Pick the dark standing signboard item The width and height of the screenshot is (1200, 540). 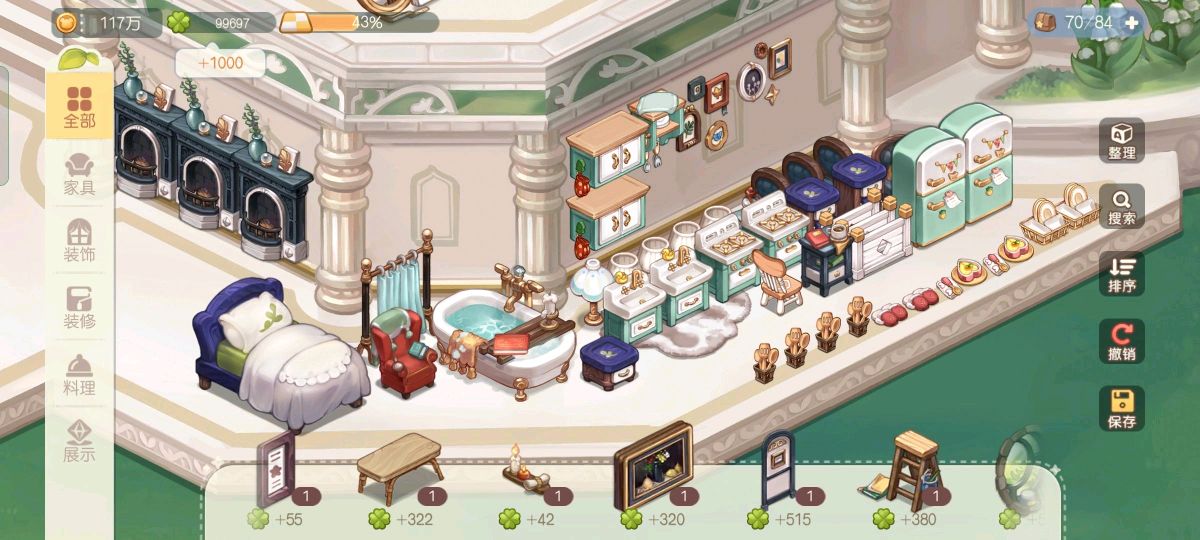click(779, 468)
